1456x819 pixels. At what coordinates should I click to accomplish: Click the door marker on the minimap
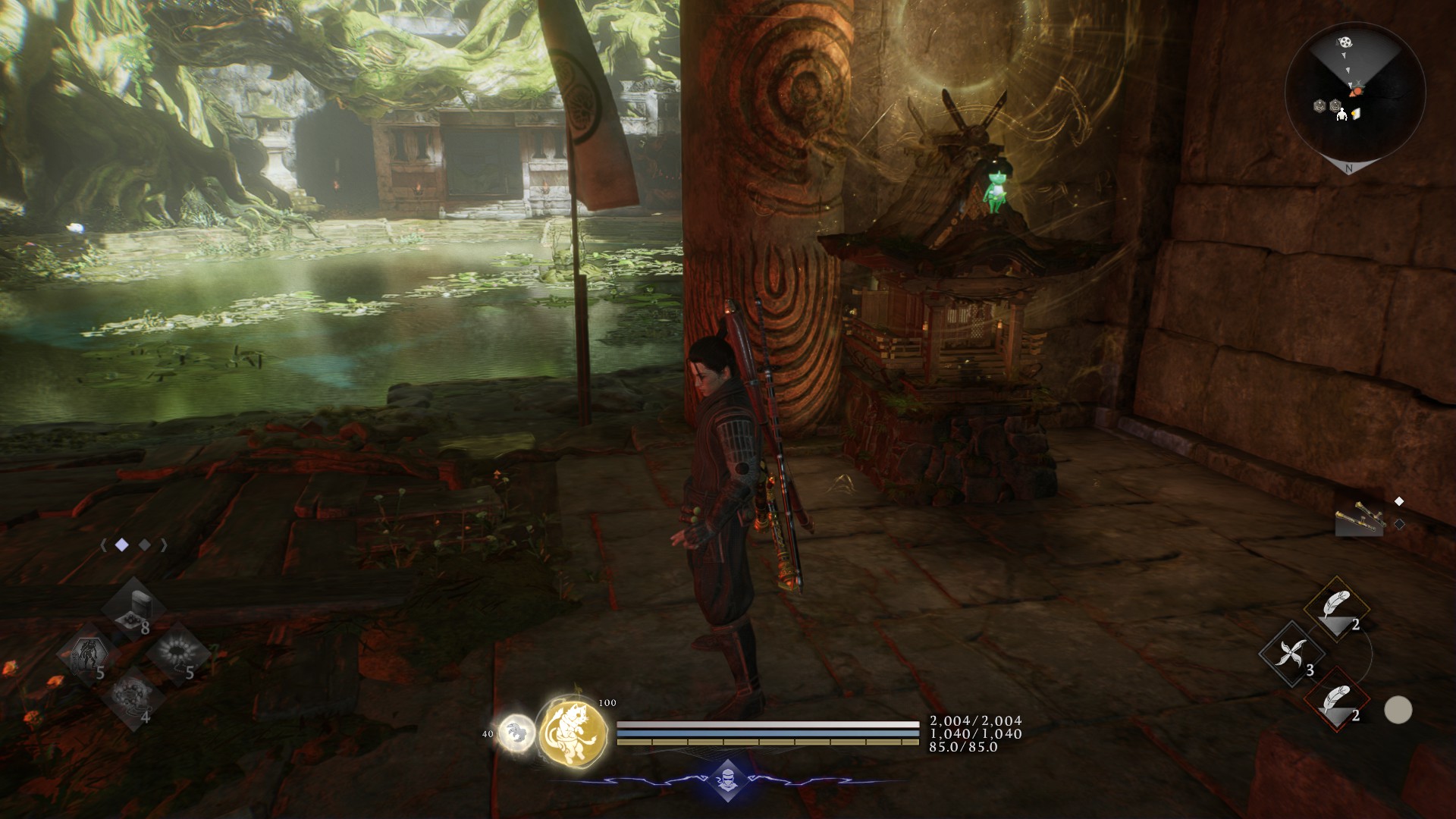(1357, 114)
